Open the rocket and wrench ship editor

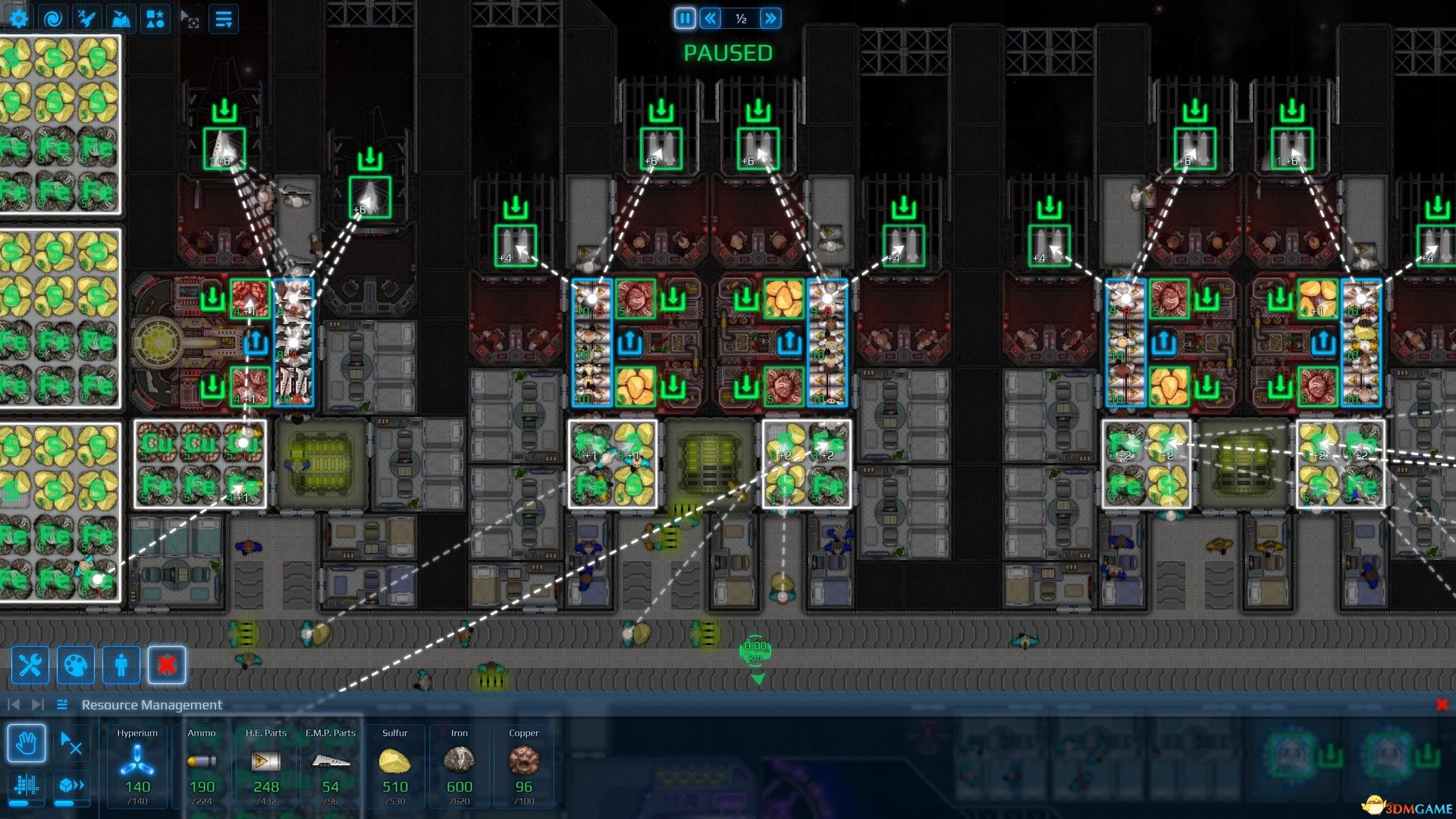(86, 18)
